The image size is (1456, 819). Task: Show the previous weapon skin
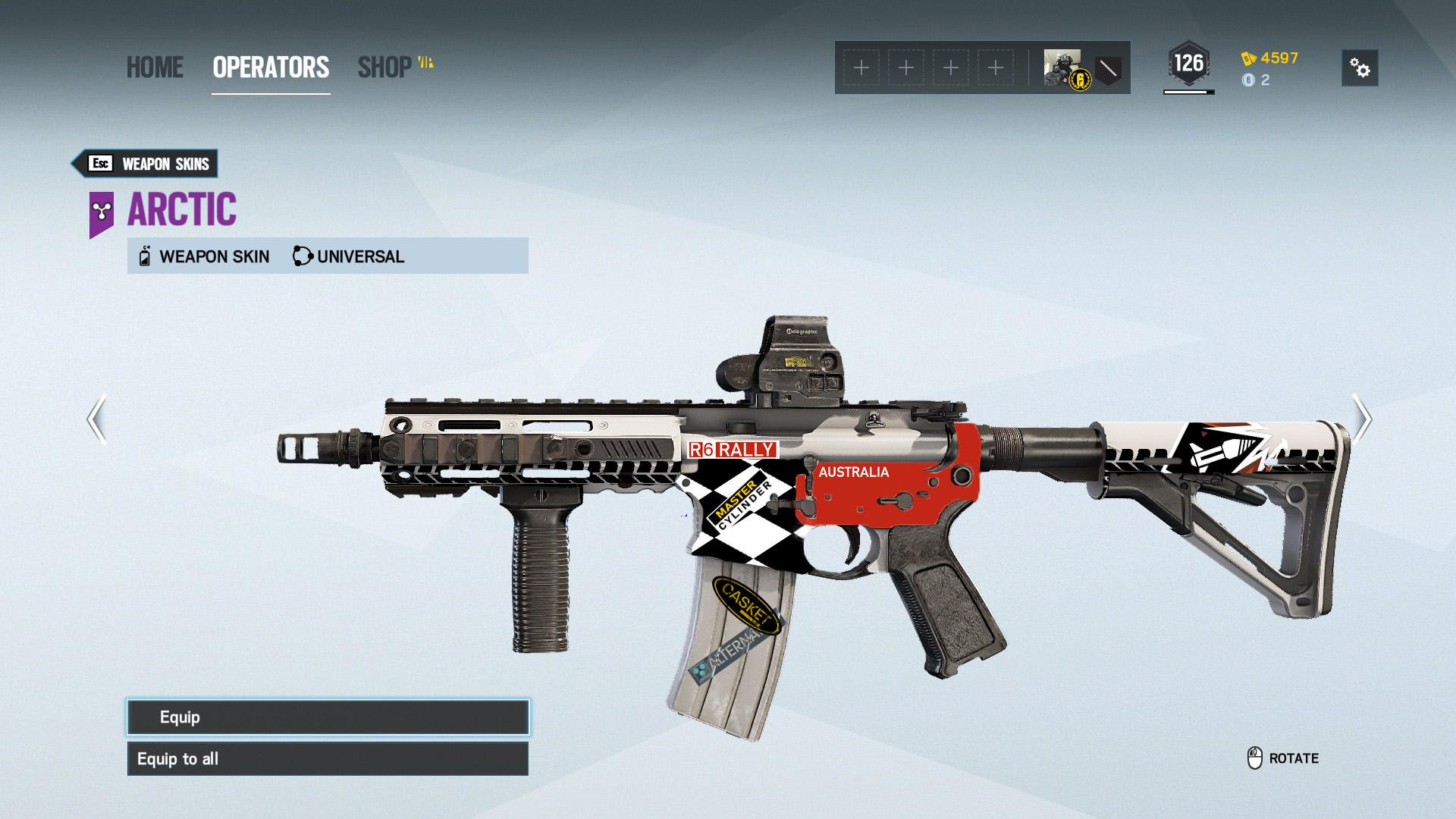tap(96, 419)
